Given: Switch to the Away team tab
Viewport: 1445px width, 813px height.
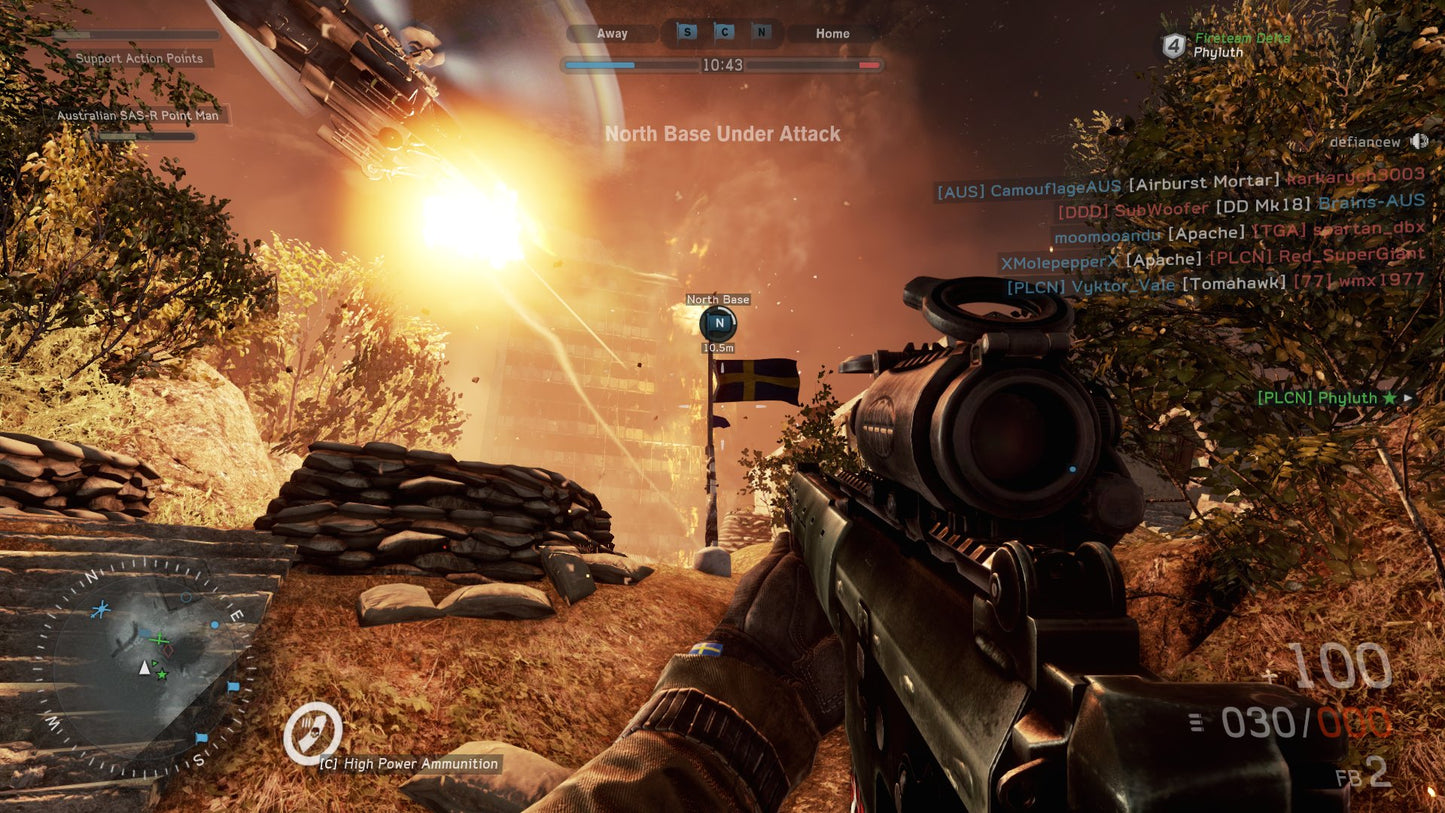Looking at the screenshot, I should coord(610,33).
